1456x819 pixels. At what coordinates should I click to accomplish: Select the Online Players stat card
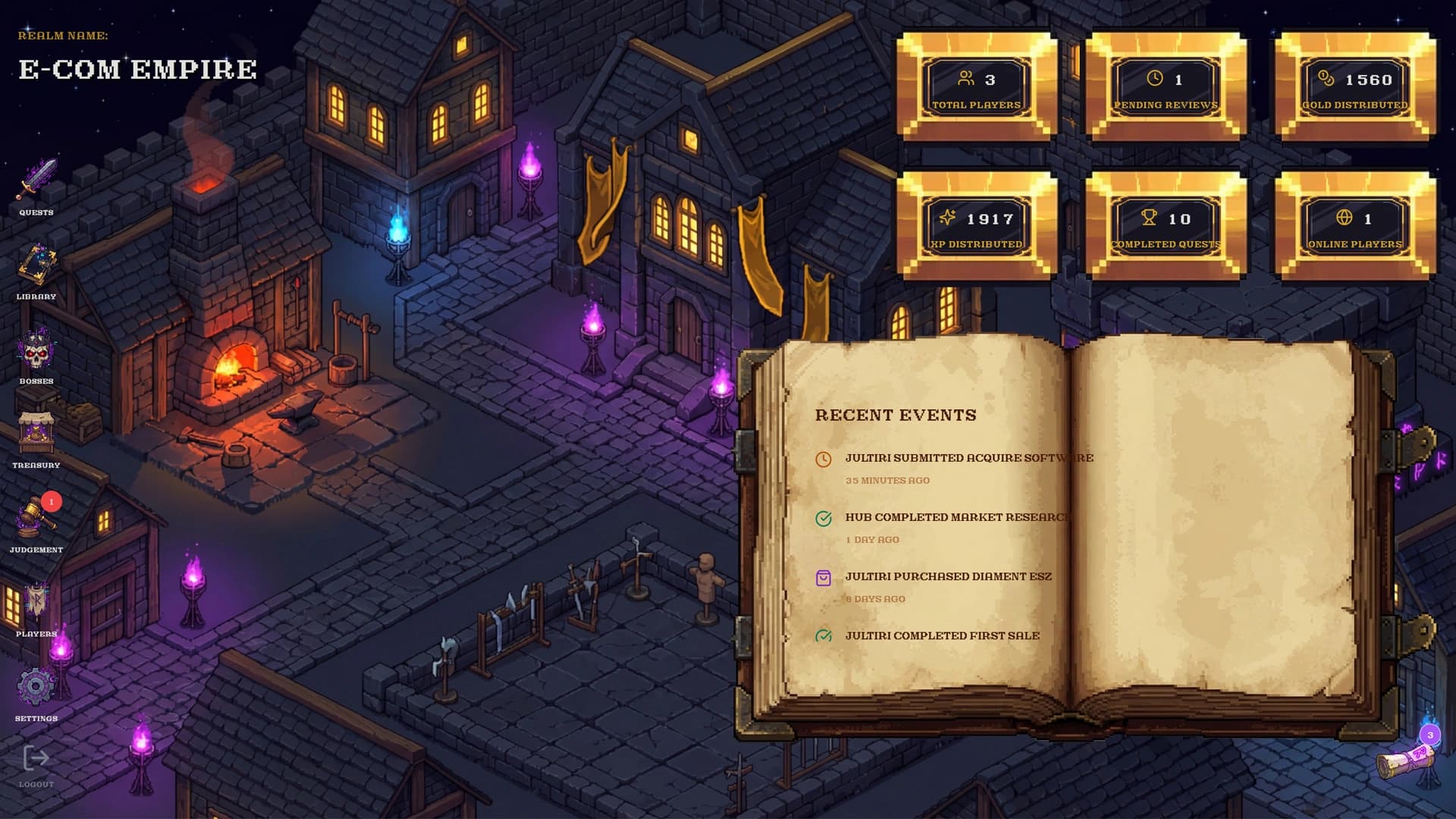(x=1355, y=226)
